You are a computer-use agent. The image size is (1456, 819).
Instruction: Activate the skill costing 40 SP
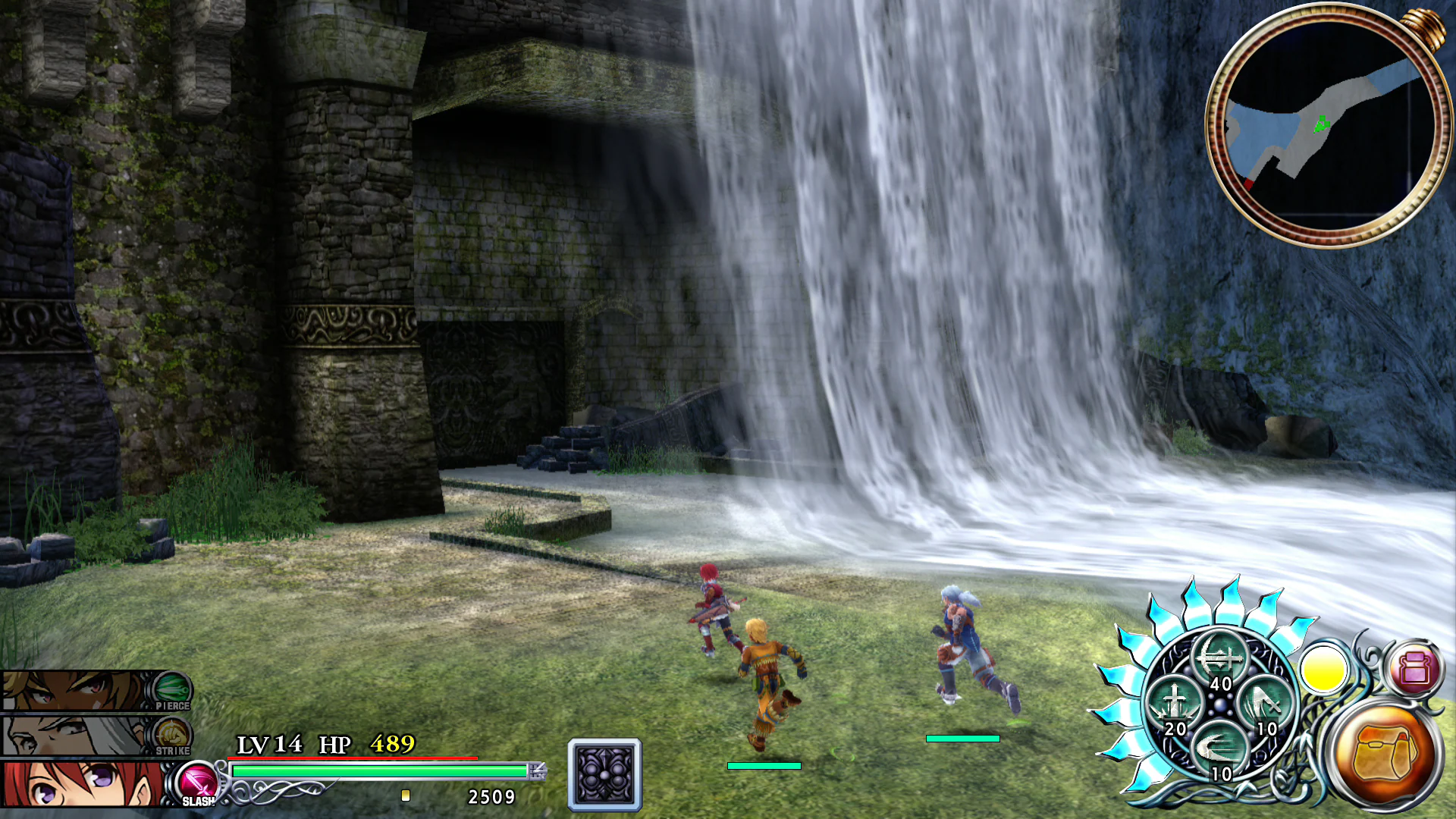pos(1221,654)
